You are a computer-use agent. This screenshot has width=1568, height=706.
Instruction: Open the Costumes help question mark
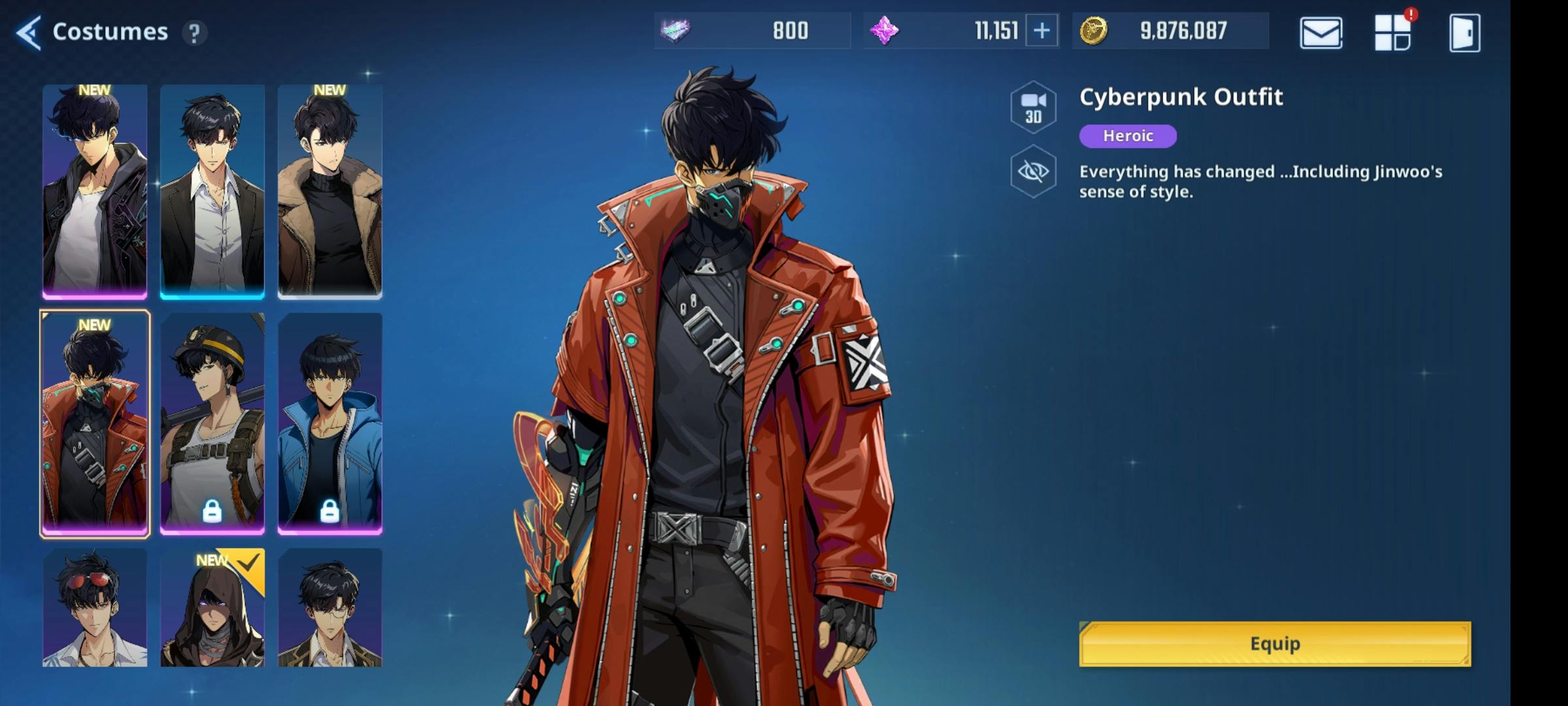pos(194,33)
